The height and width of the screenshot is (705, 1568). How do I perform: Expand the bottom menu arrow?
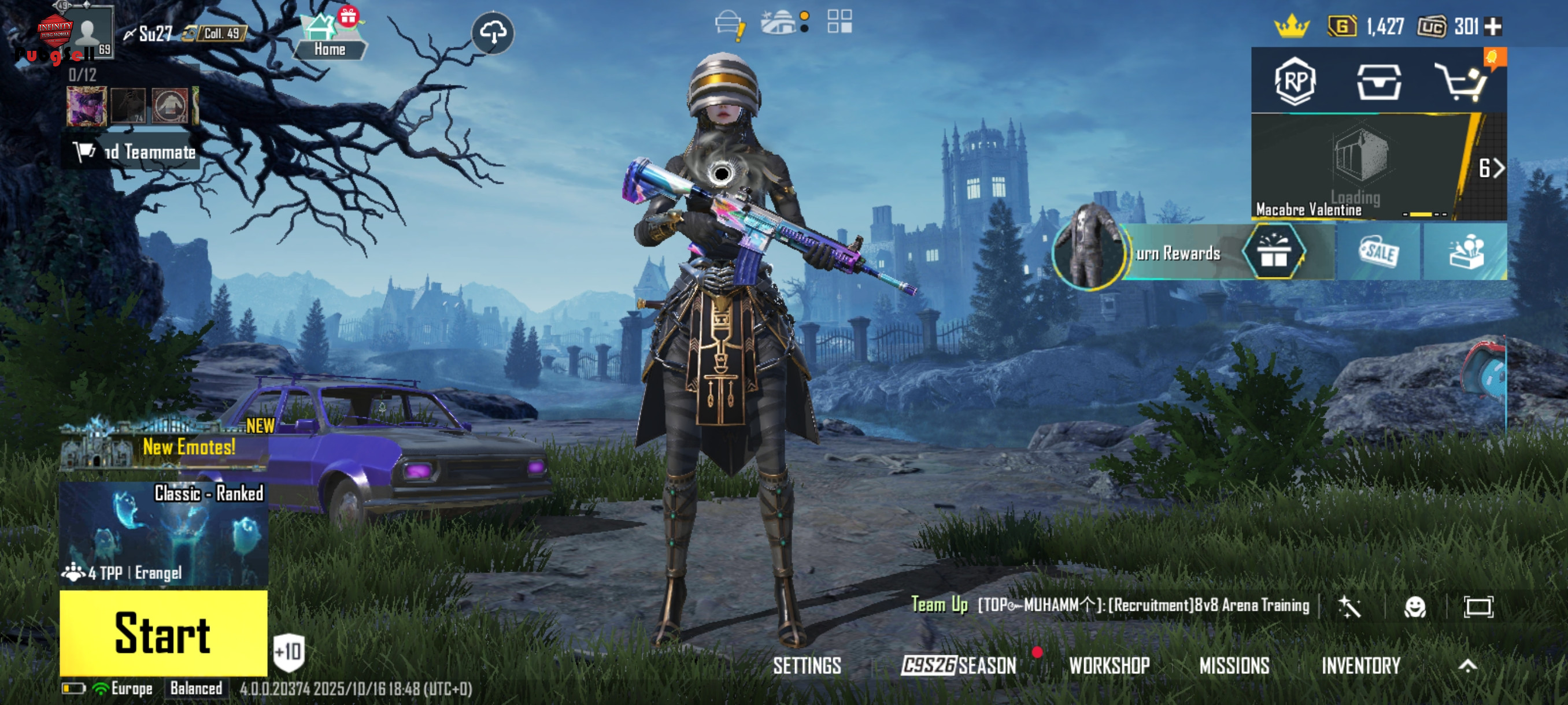coord(1467,666)
